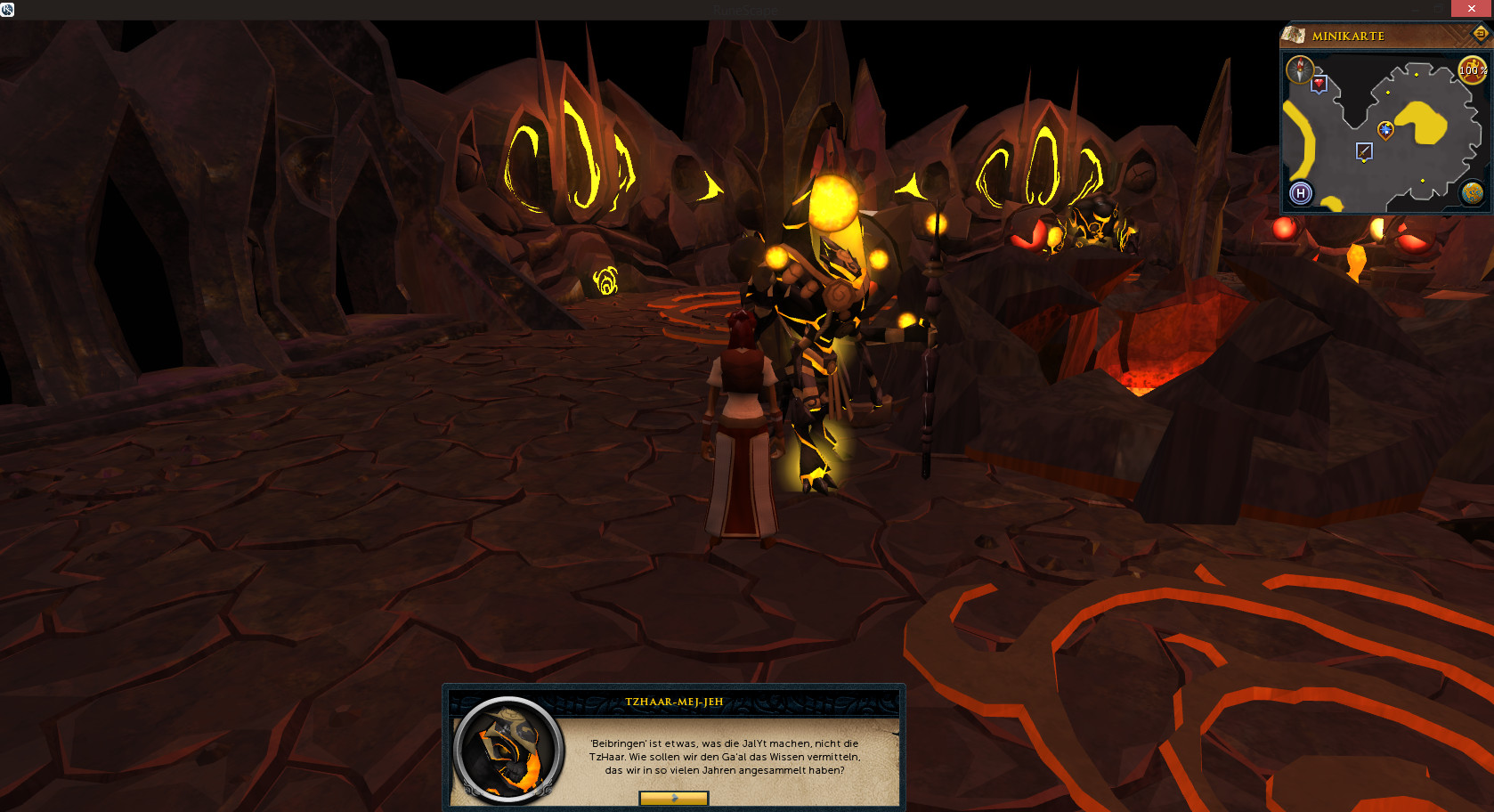This screenshot has width=1494, height=812.
Task: Open the world map globe icon
Action: 1472,192
